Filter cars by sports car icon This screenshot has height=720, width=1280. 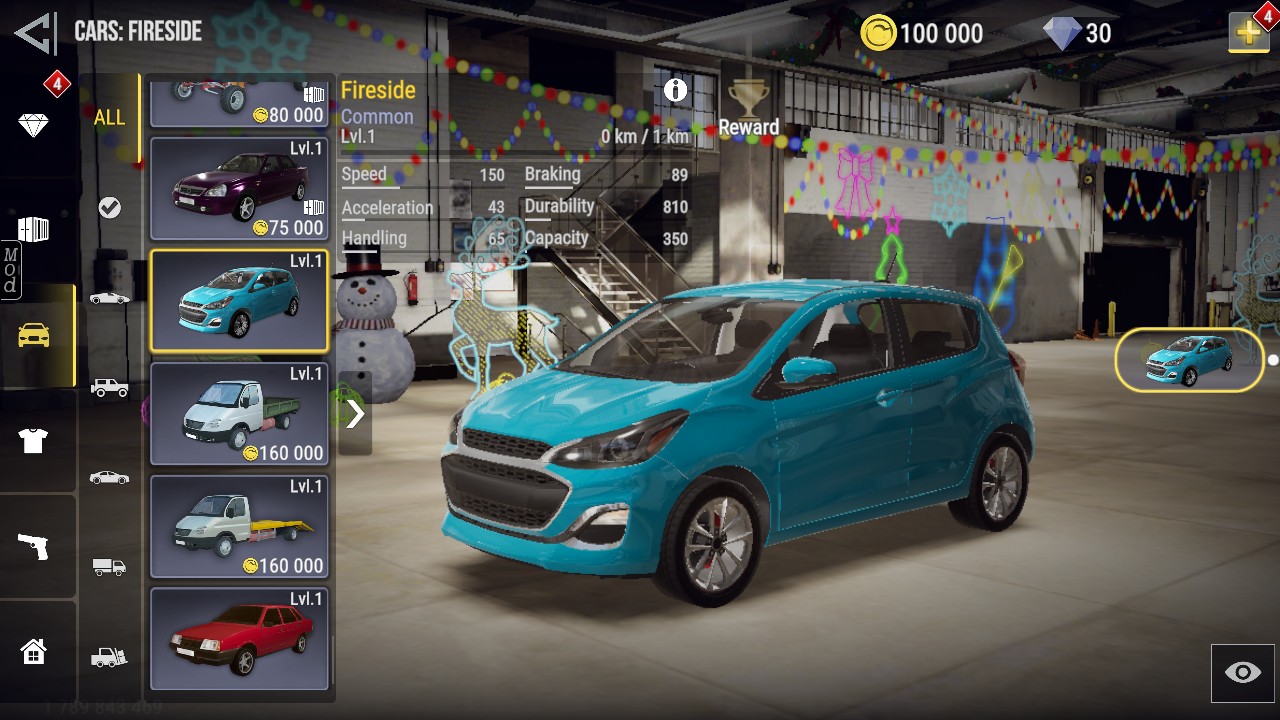[x=110, y=297]
